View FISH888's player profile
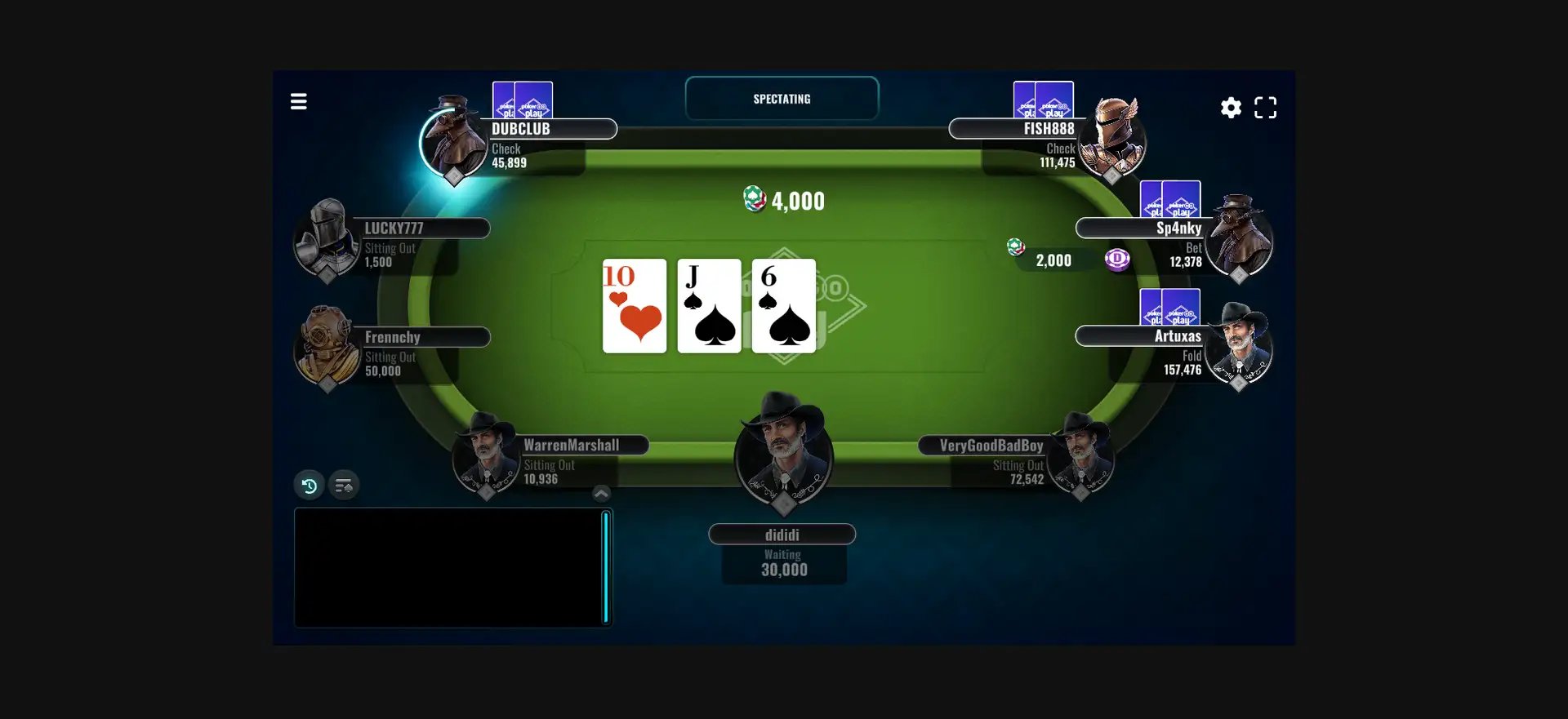Screen dimensions: 1568x719 [x=1112, y=140]
